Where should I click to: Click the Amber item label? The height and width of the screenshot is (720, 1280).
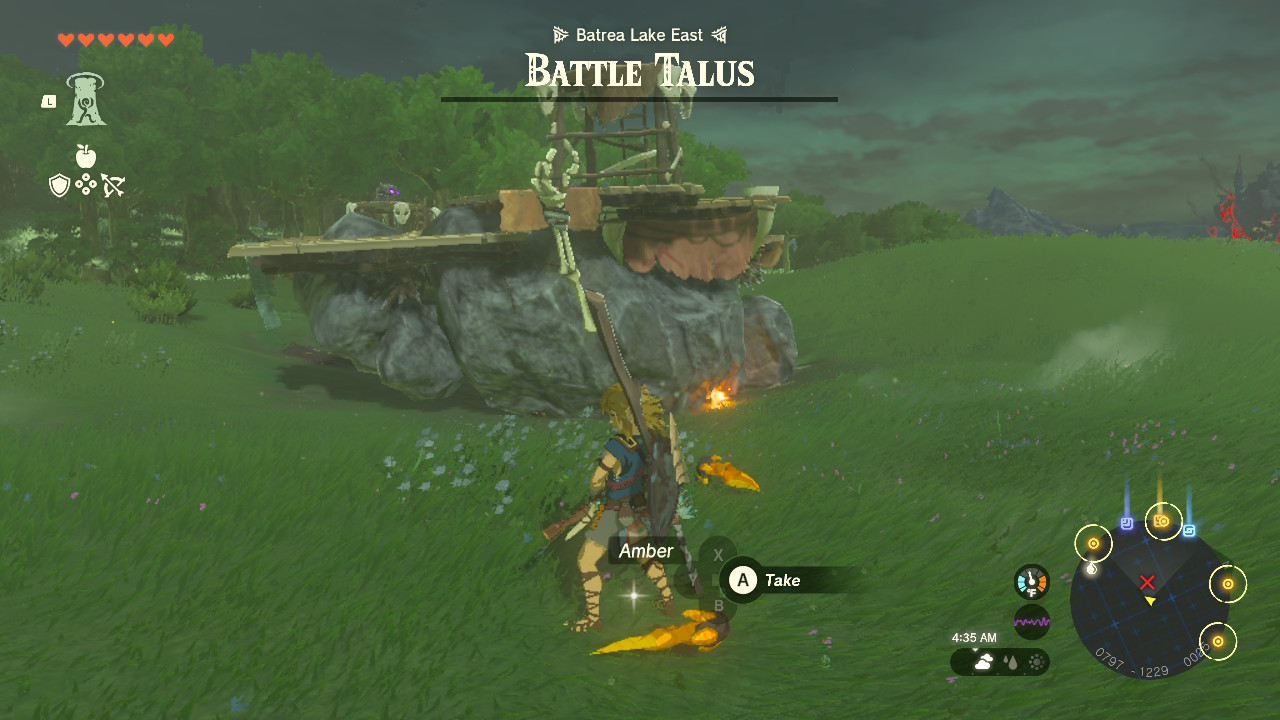point(647,550)
